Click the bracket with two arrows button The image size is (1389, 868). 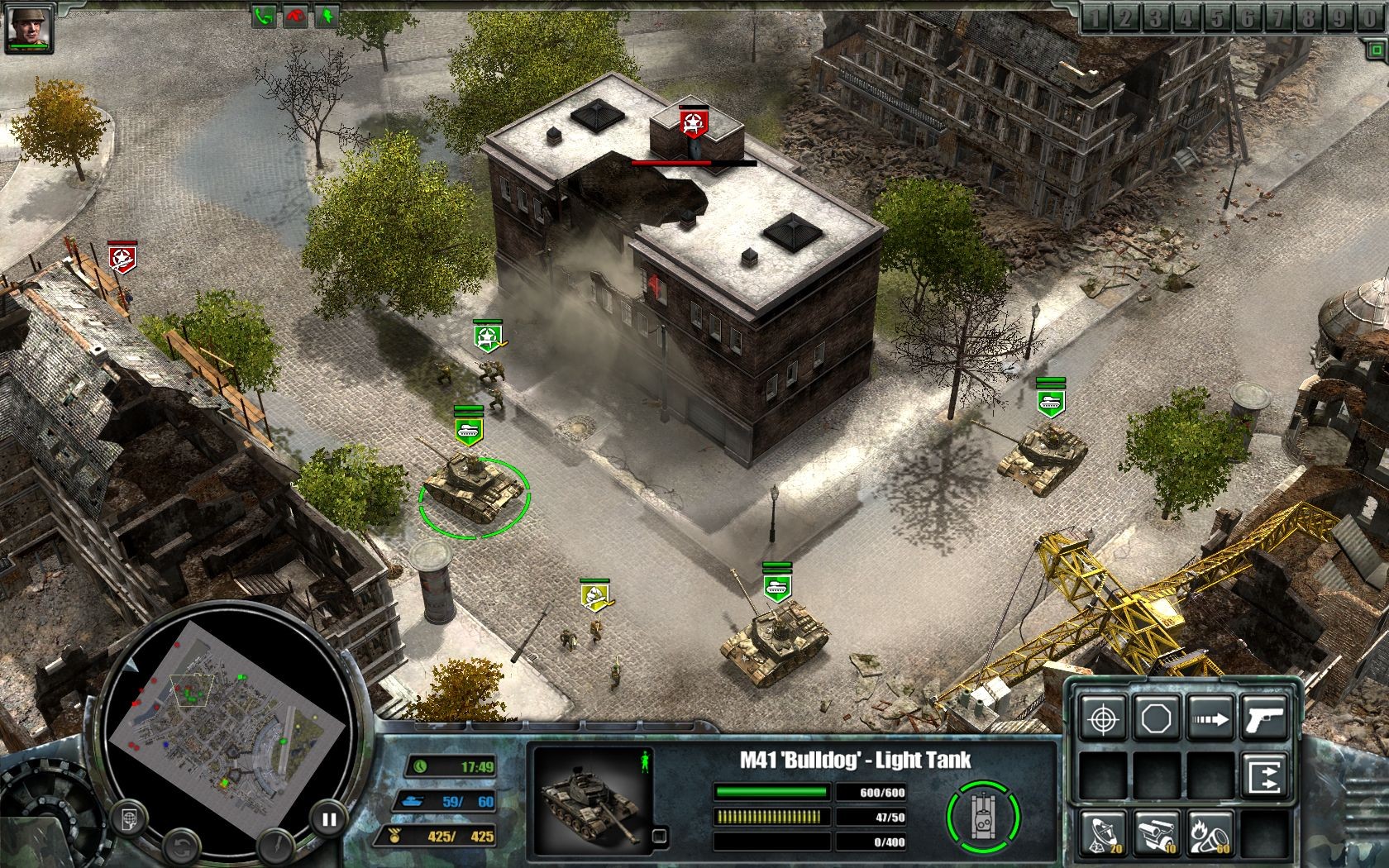[1264, 777]
